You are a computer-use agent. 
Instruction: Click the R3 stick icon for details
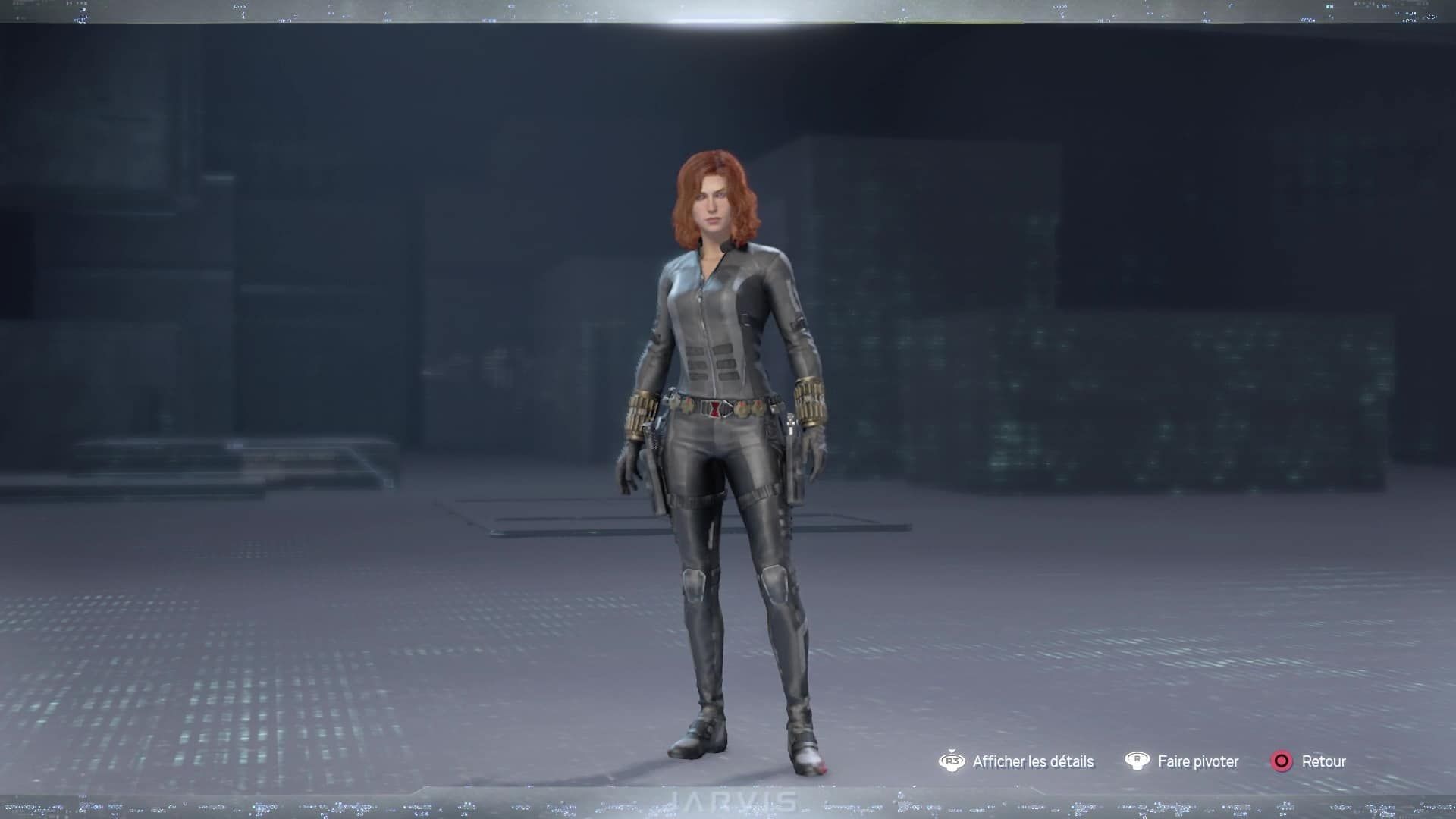[952, 761]
